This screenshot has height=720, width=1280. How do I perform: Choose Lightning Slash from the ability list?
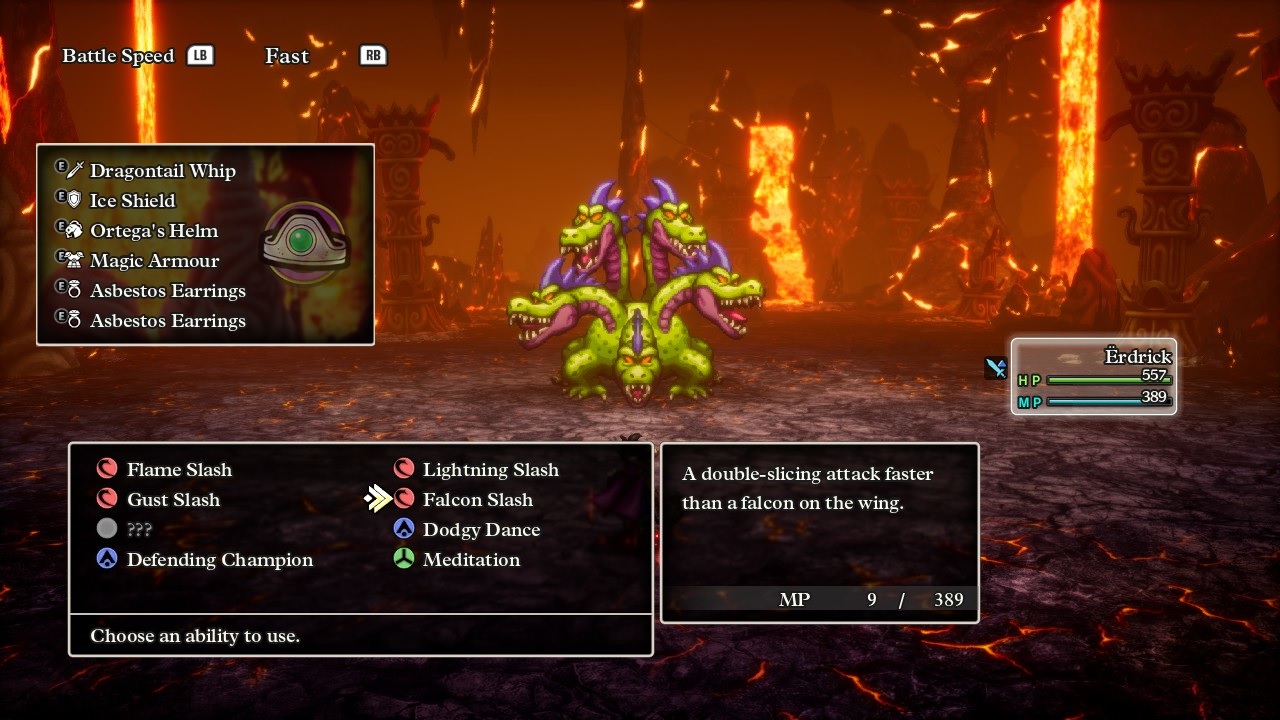pyautogui.click(x=490, y=470)
